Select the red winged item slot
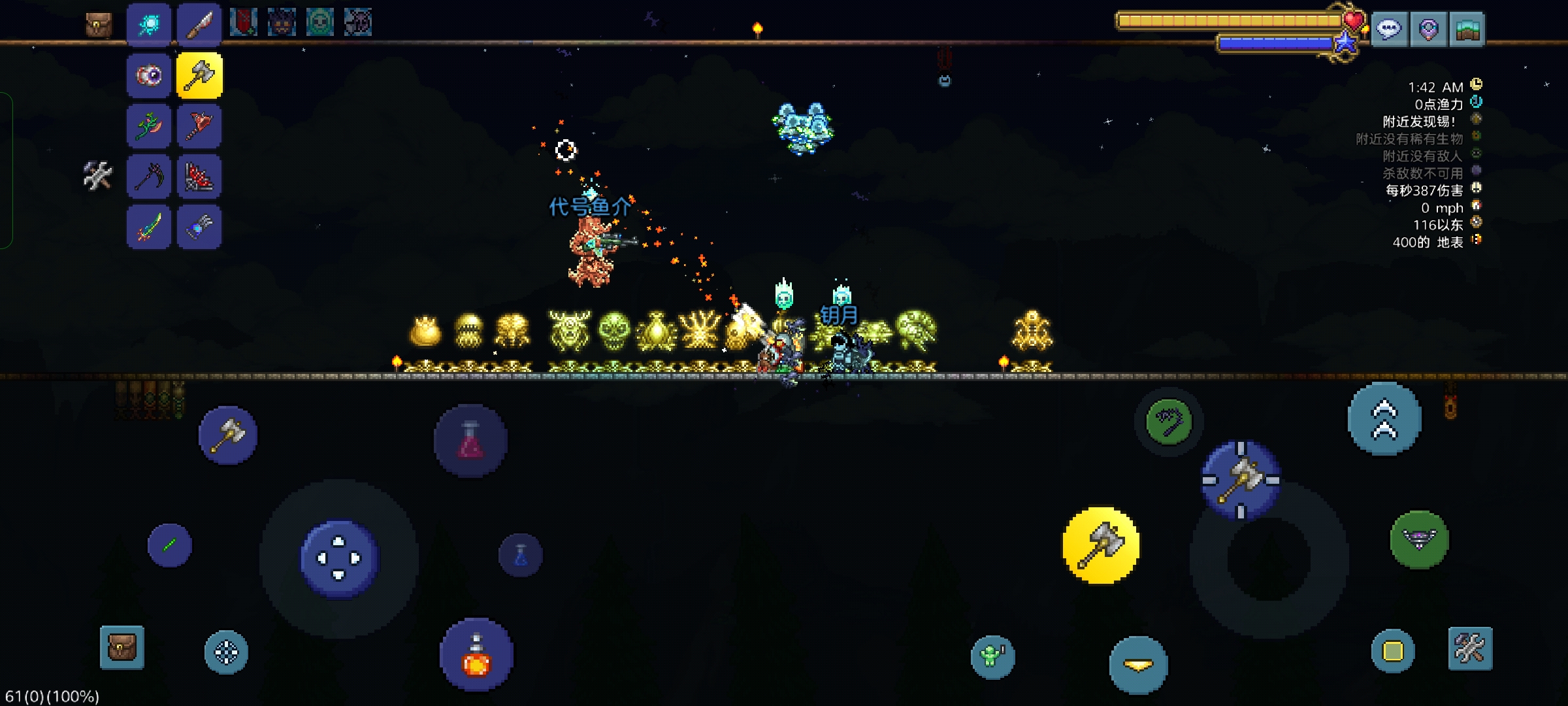 (199, 176)
